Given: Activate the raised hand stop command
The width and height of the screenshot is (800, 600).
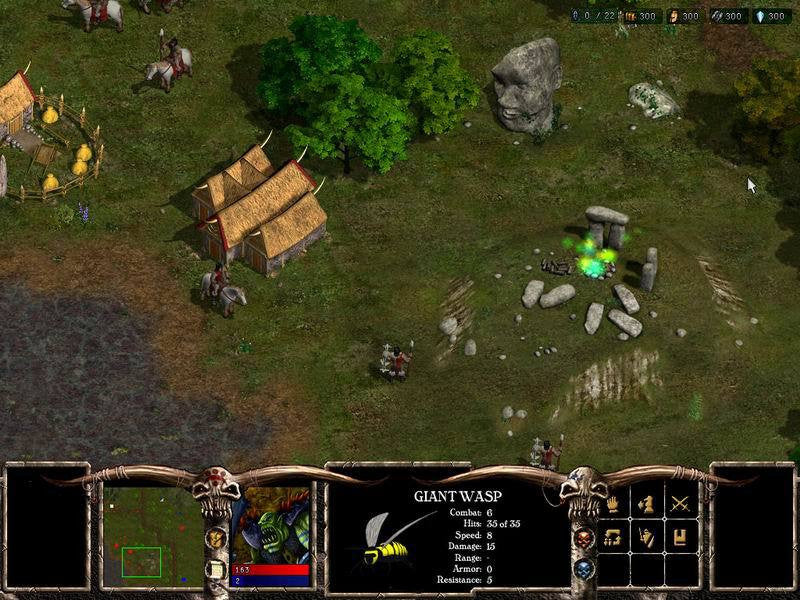Looking at the screenshot, I should (613, 506).
